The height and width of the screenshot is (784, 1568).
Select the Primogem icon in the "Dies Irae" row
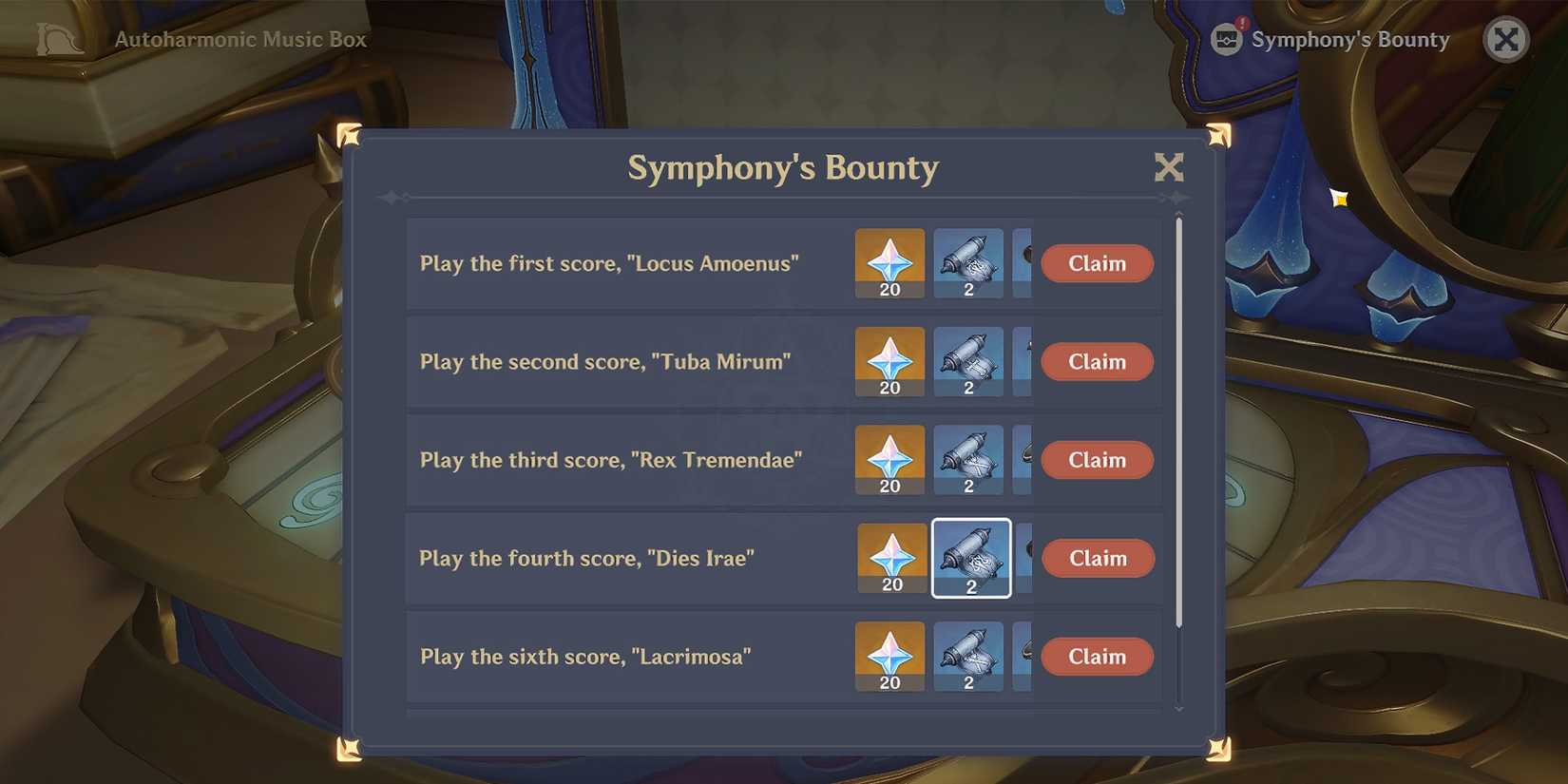pos(889,558)
